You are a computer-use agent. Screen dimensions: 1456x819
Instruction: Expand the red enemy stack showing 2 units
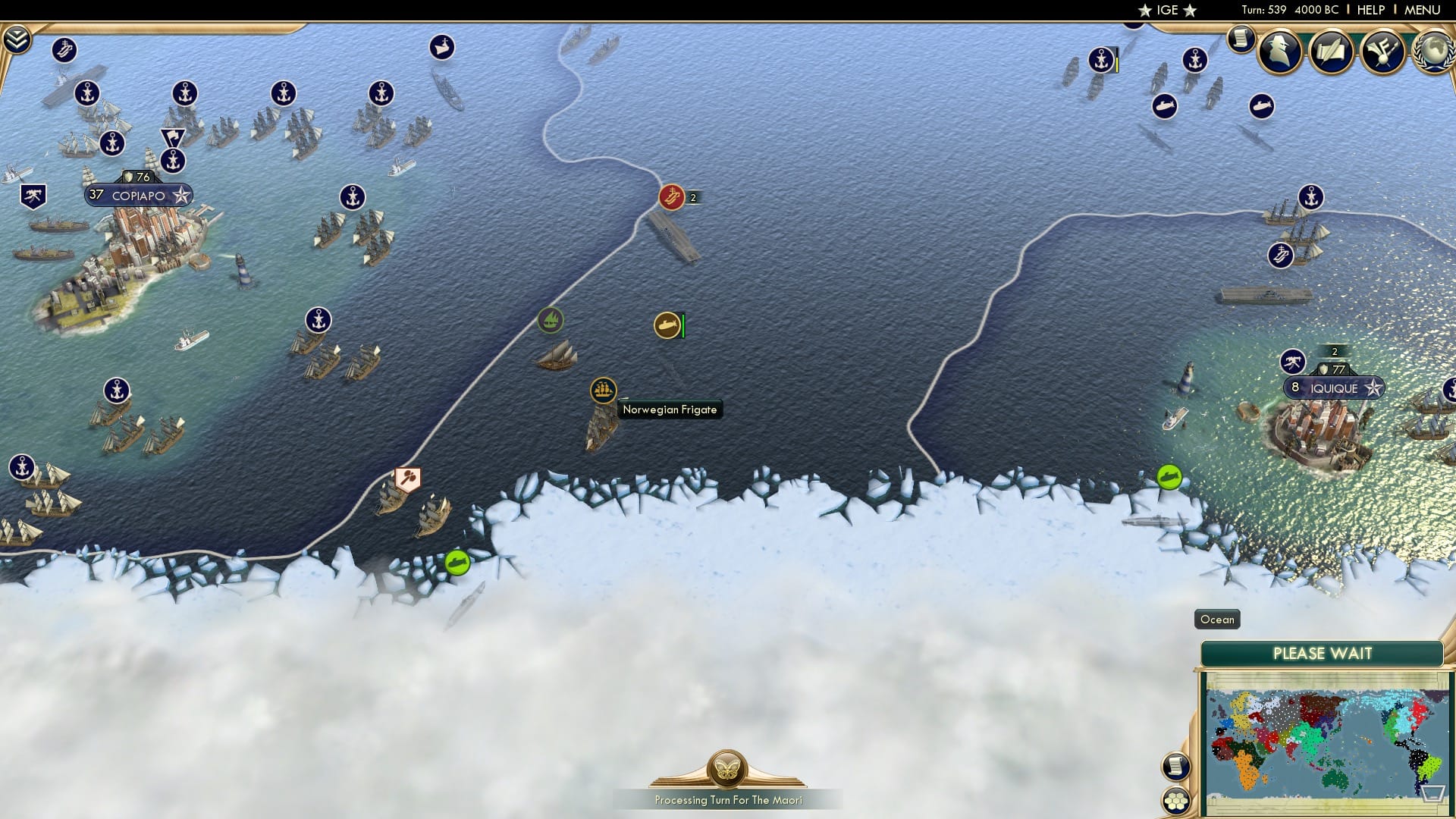pos(691,198)
